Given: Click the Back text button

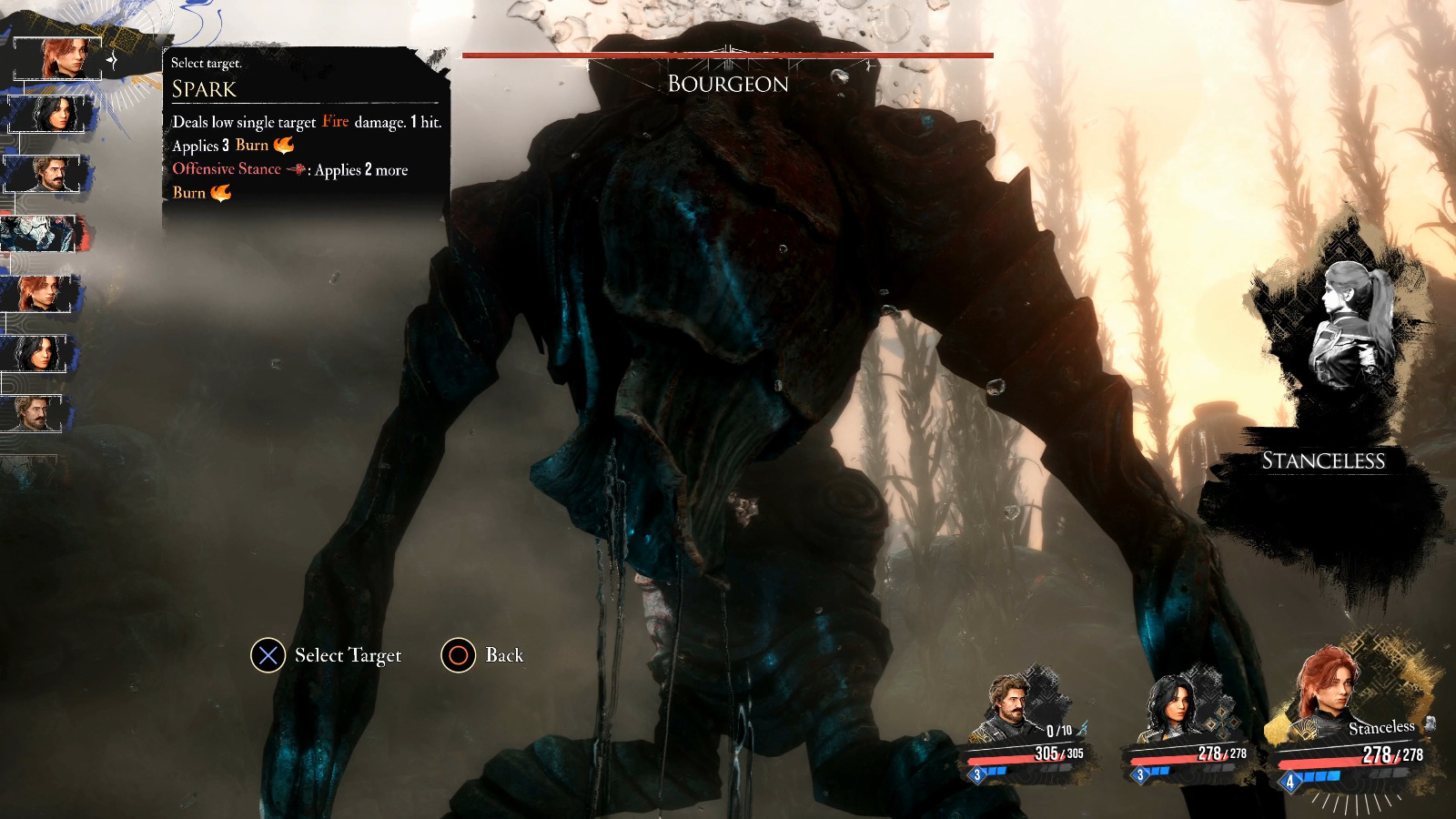Looking at the screenshot, I should pos(503,653).
